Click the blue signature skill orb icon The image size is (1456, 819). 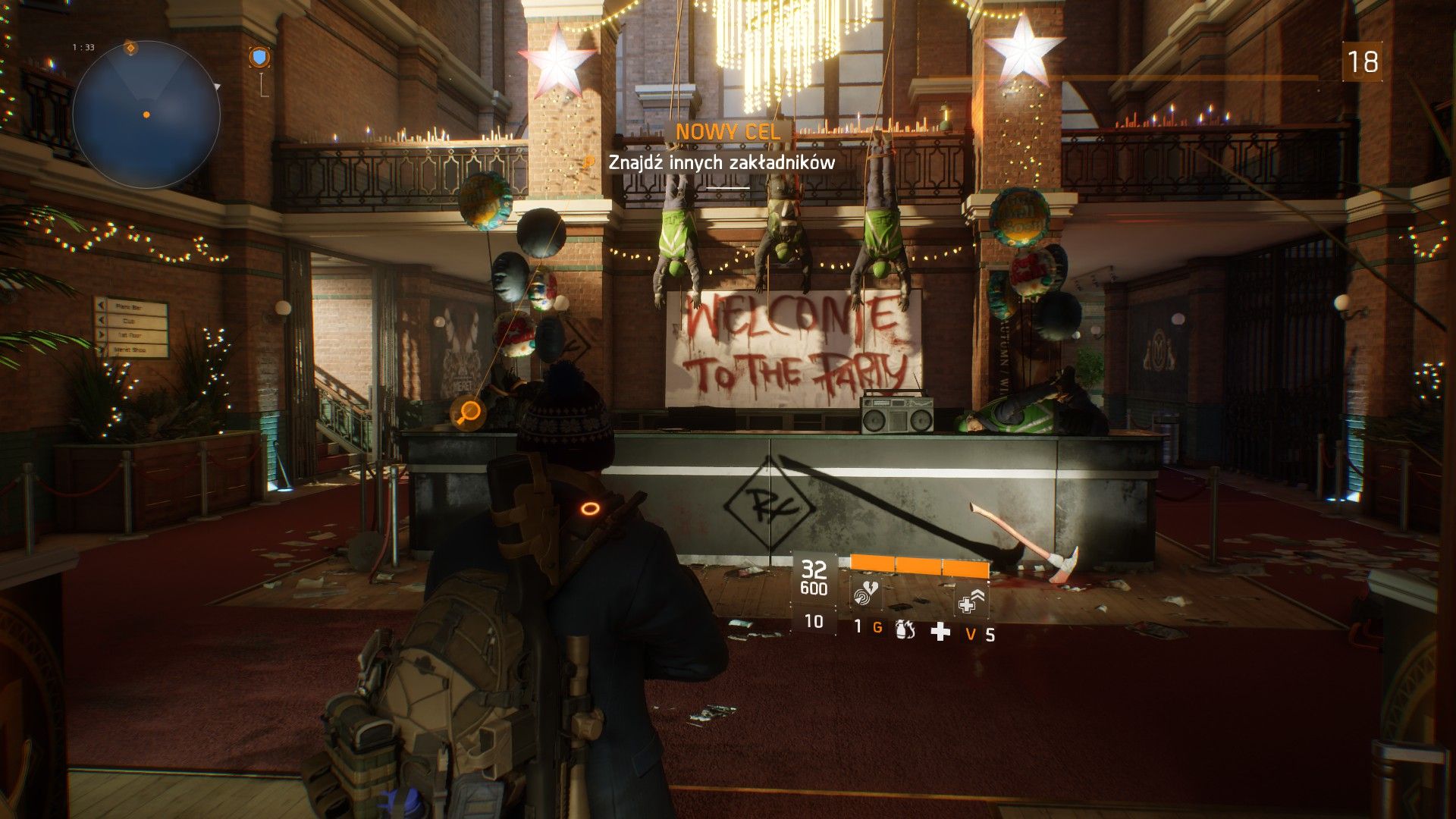(x=259, y=56)
